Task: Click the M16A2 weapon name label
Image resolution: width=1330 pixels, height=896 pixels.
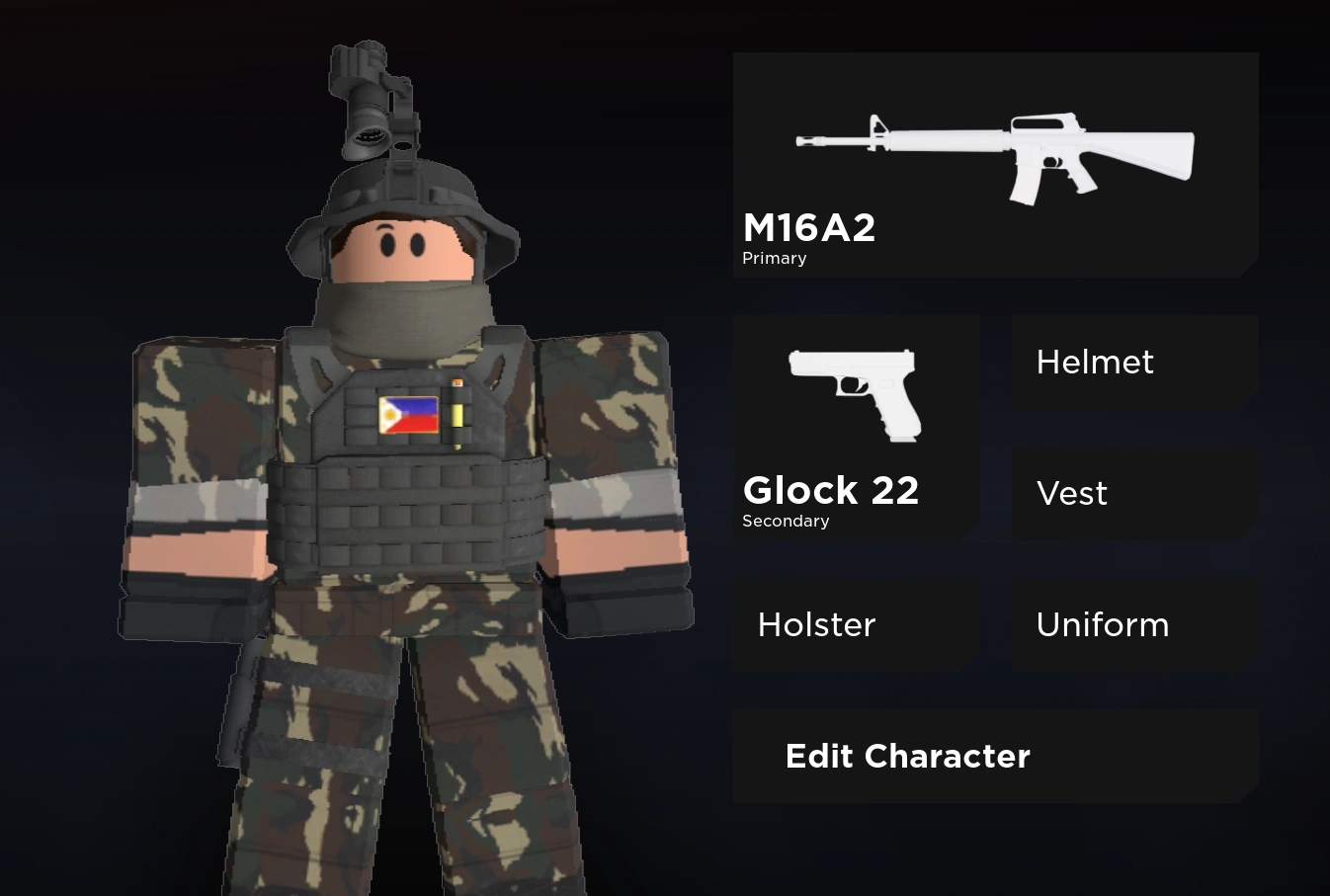Action: pyautogui.click(x=809, y=227)
